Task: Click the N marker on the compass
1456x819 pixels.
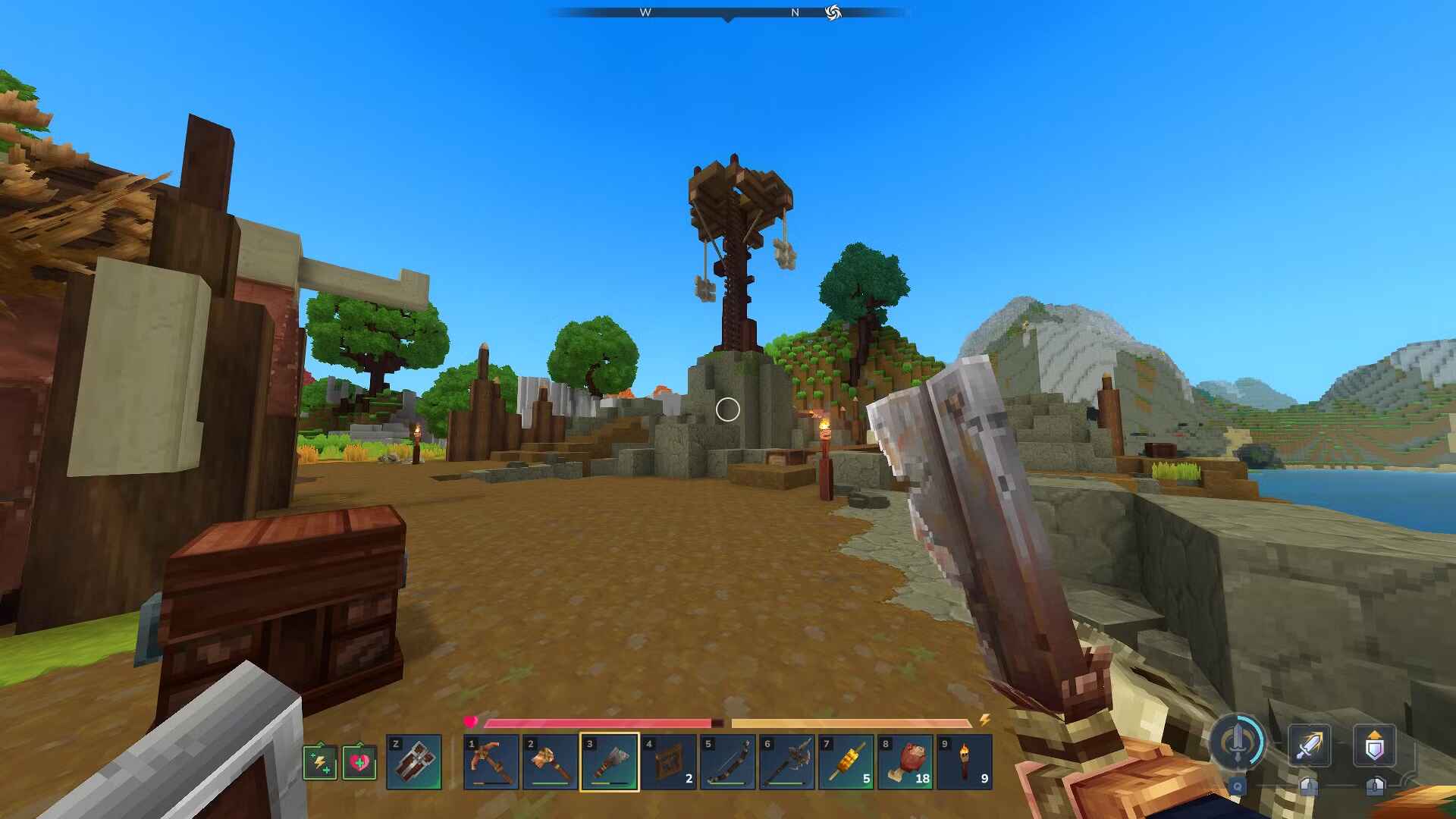Action: 795,12
